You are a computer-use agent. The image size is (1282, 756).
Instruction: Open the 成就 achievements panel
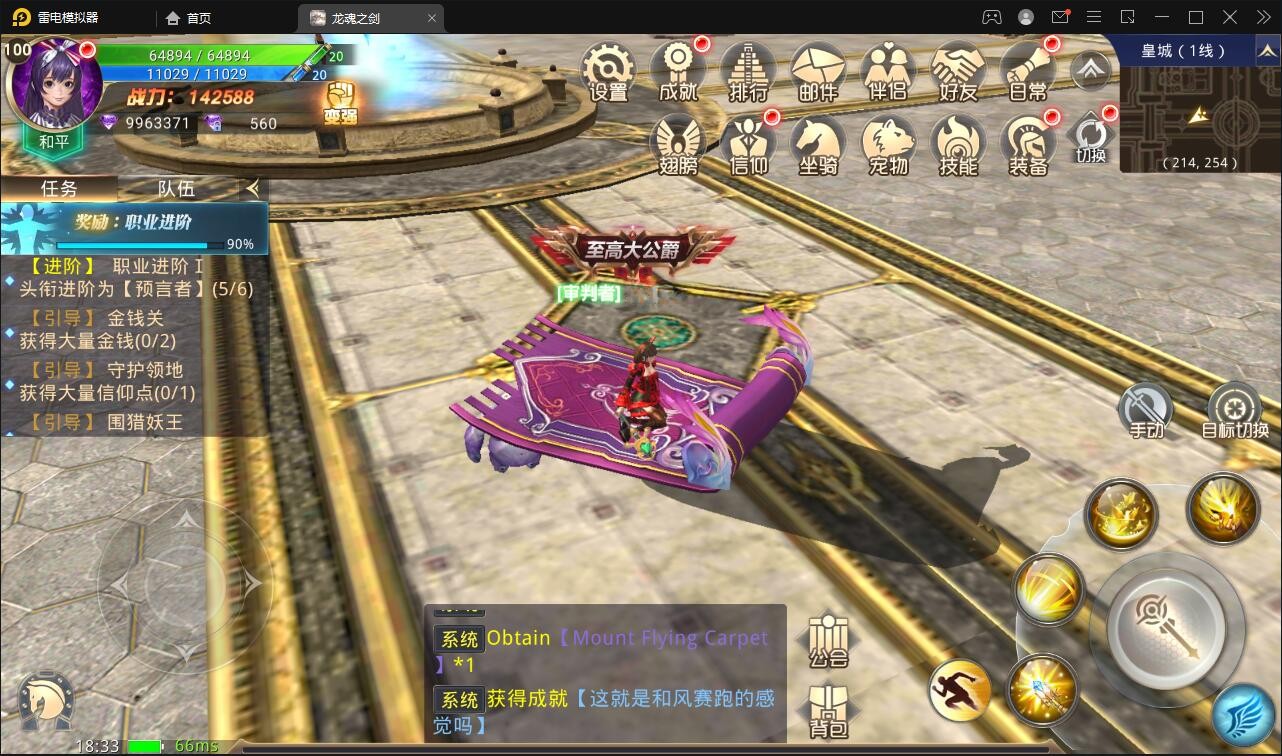[678, 70]
